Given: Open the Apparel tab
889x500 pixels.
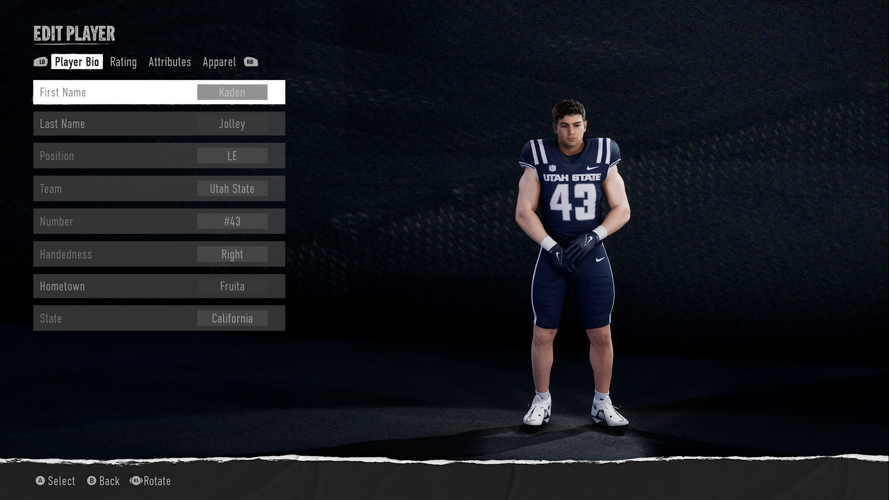Looking at the screenshot, I should point(219,62).
